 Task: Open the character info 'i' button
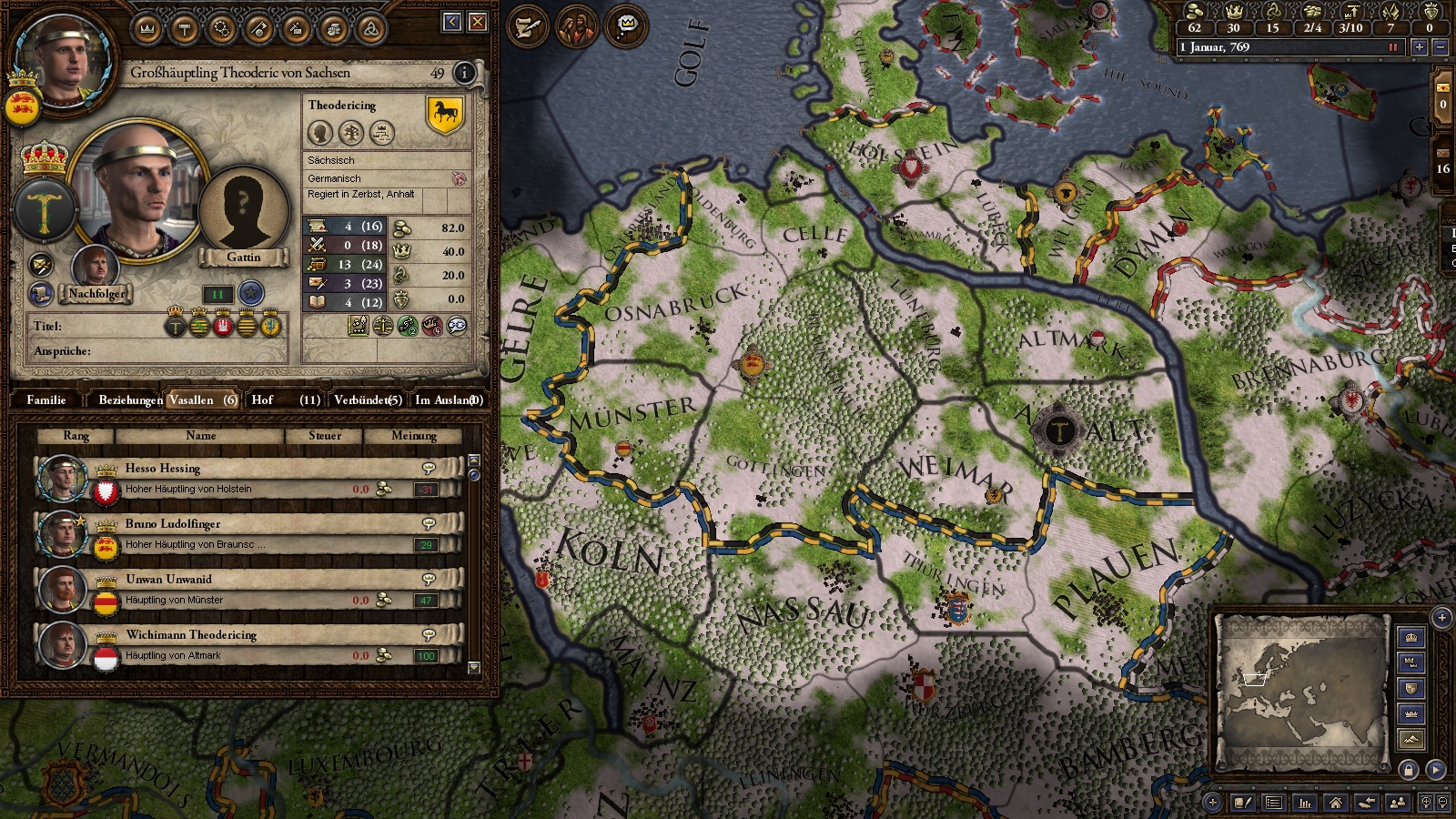(464, 73)
